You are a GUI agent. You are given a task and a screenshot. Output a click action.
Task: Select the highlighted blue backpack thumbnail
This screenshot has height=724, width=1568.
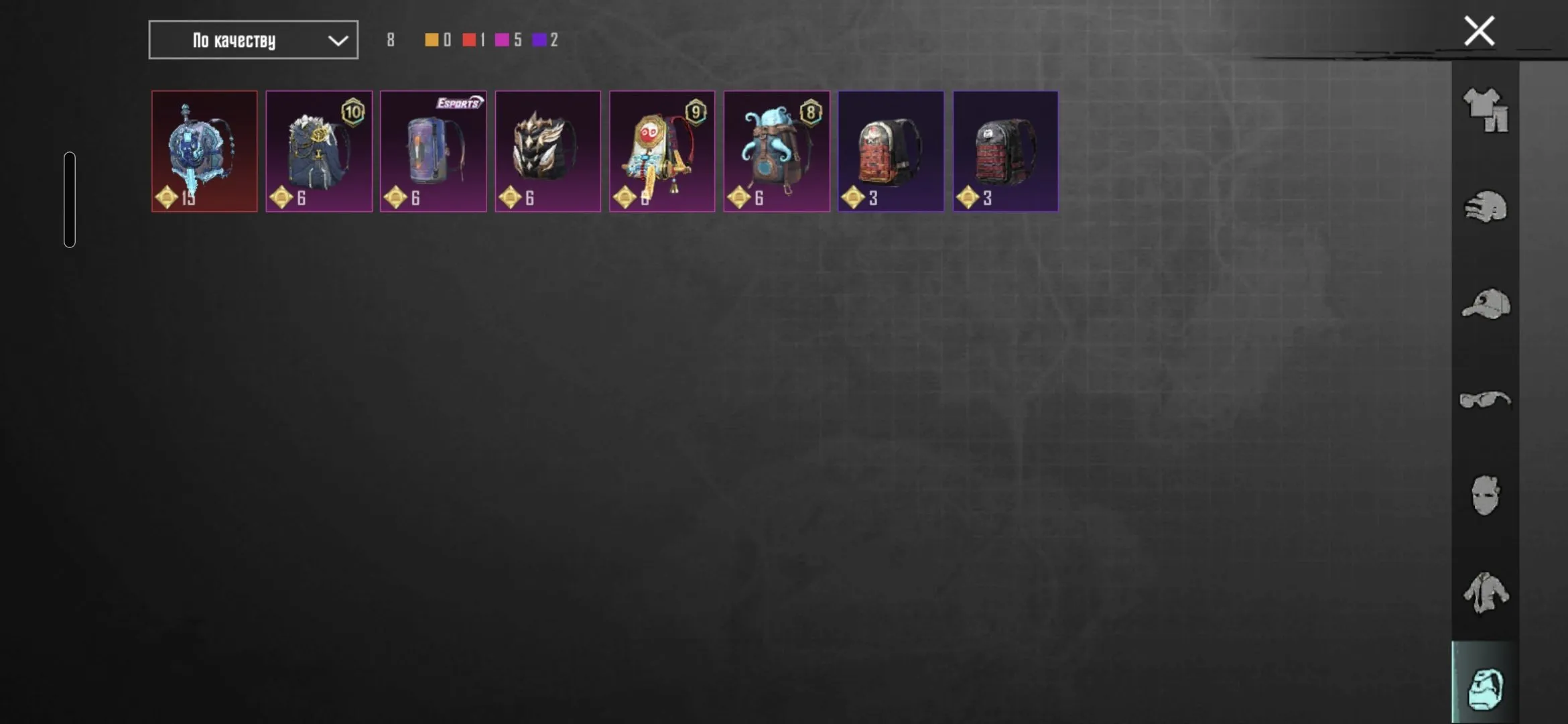[x=204, y=150]
